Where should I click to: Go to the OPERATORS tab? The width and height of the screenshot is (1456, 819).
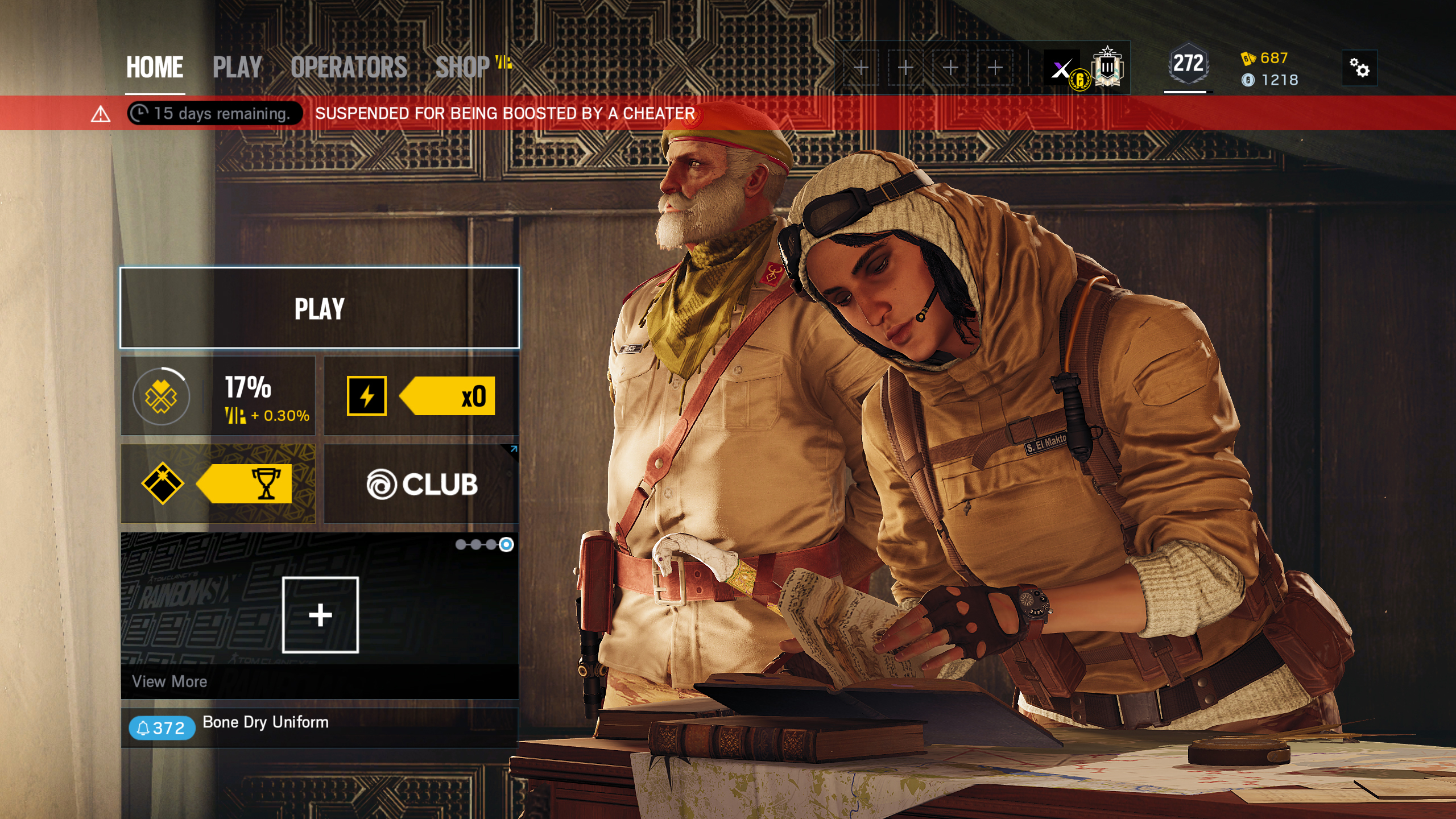[x=349, y=67]
